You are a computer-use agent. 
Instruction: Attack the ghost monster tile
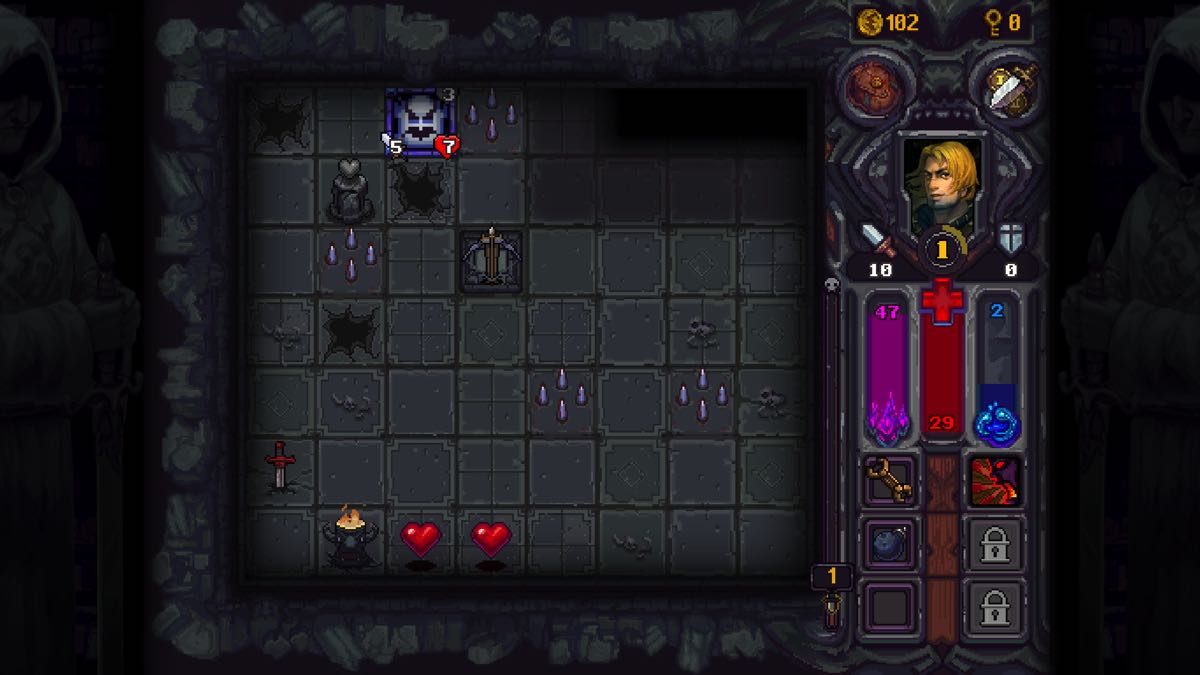point(420,122)
